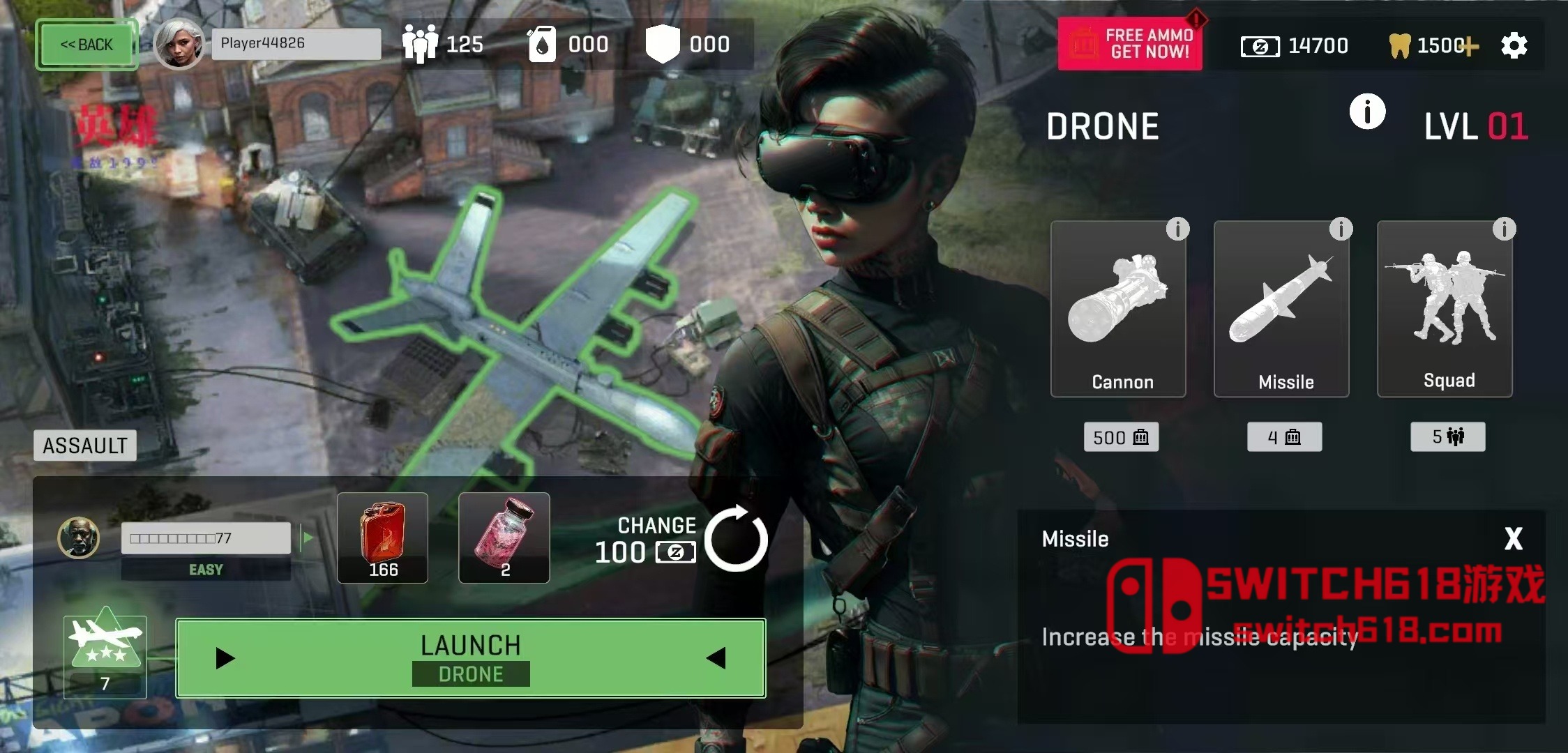1568x753 pixels.
Task: View Cannon card info icon
Action: pos(1177,229)
